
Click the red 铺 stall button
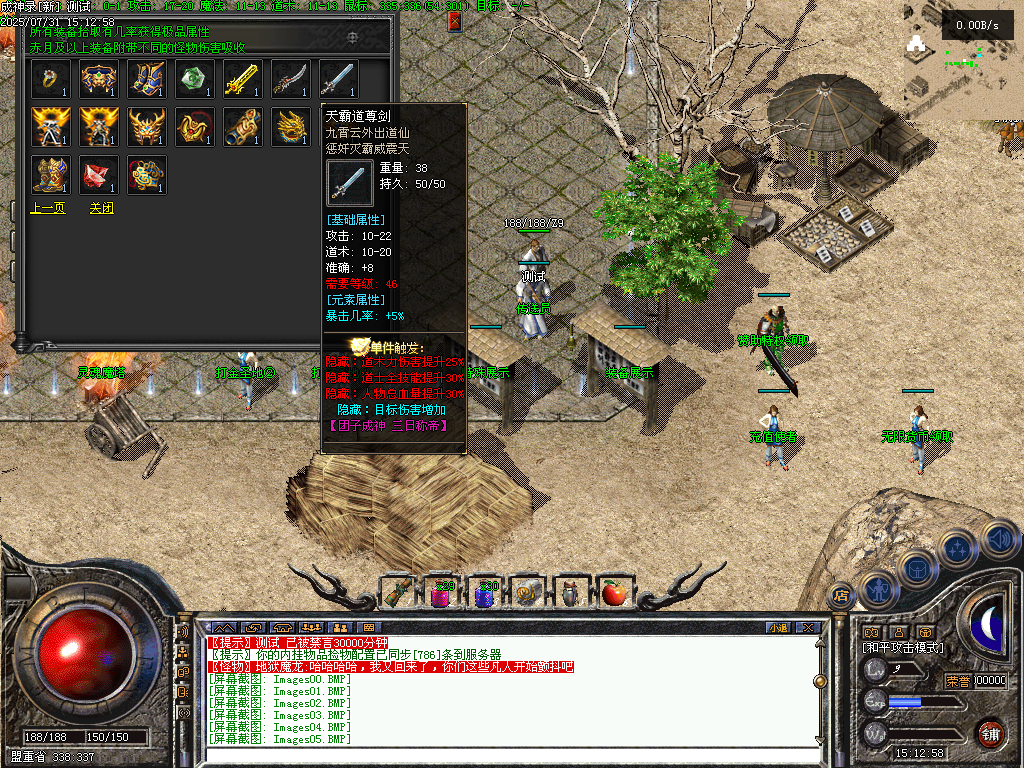tap(990, 731)
